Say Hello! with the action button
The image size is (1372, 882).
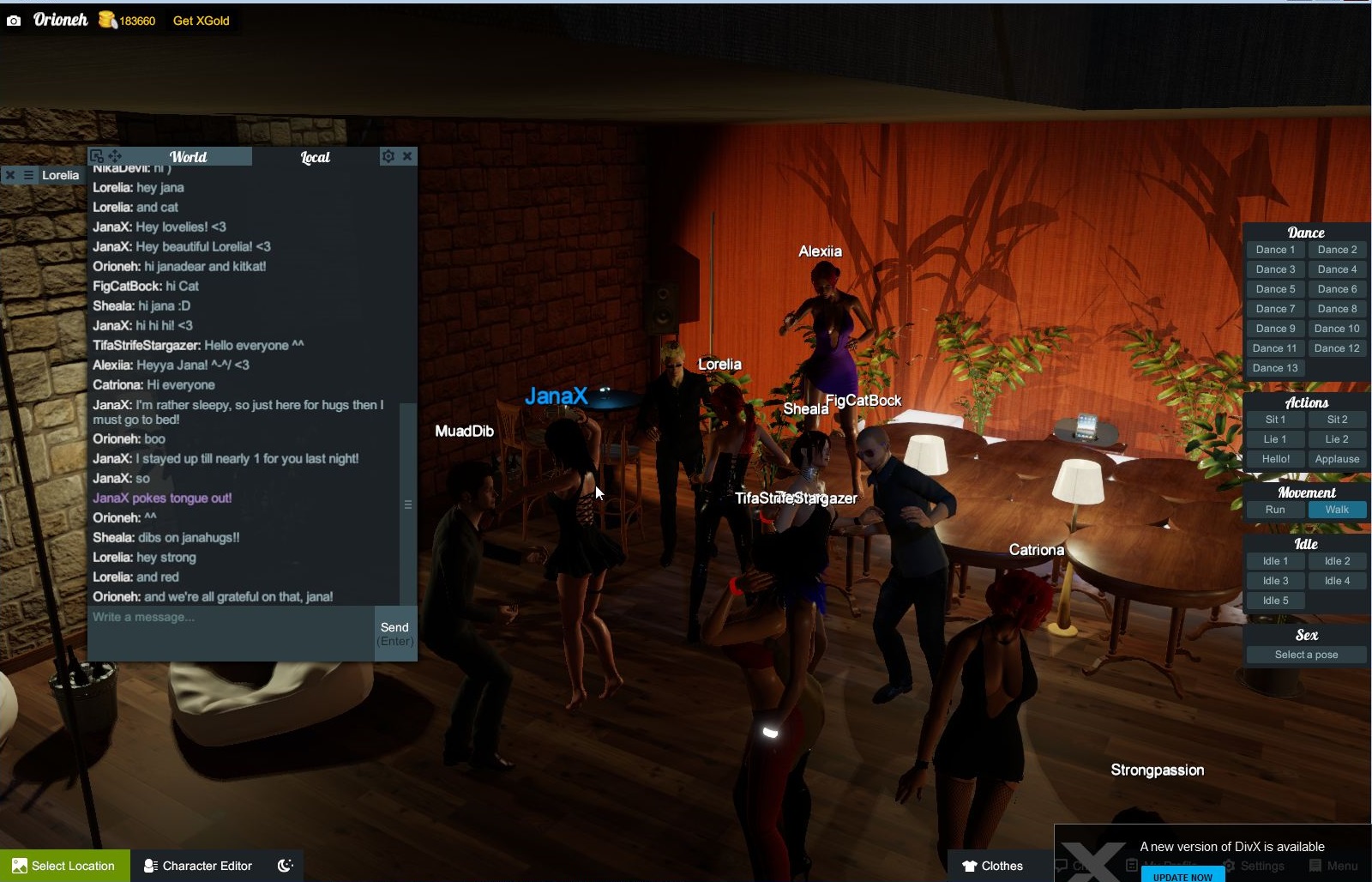point(1275,459)
